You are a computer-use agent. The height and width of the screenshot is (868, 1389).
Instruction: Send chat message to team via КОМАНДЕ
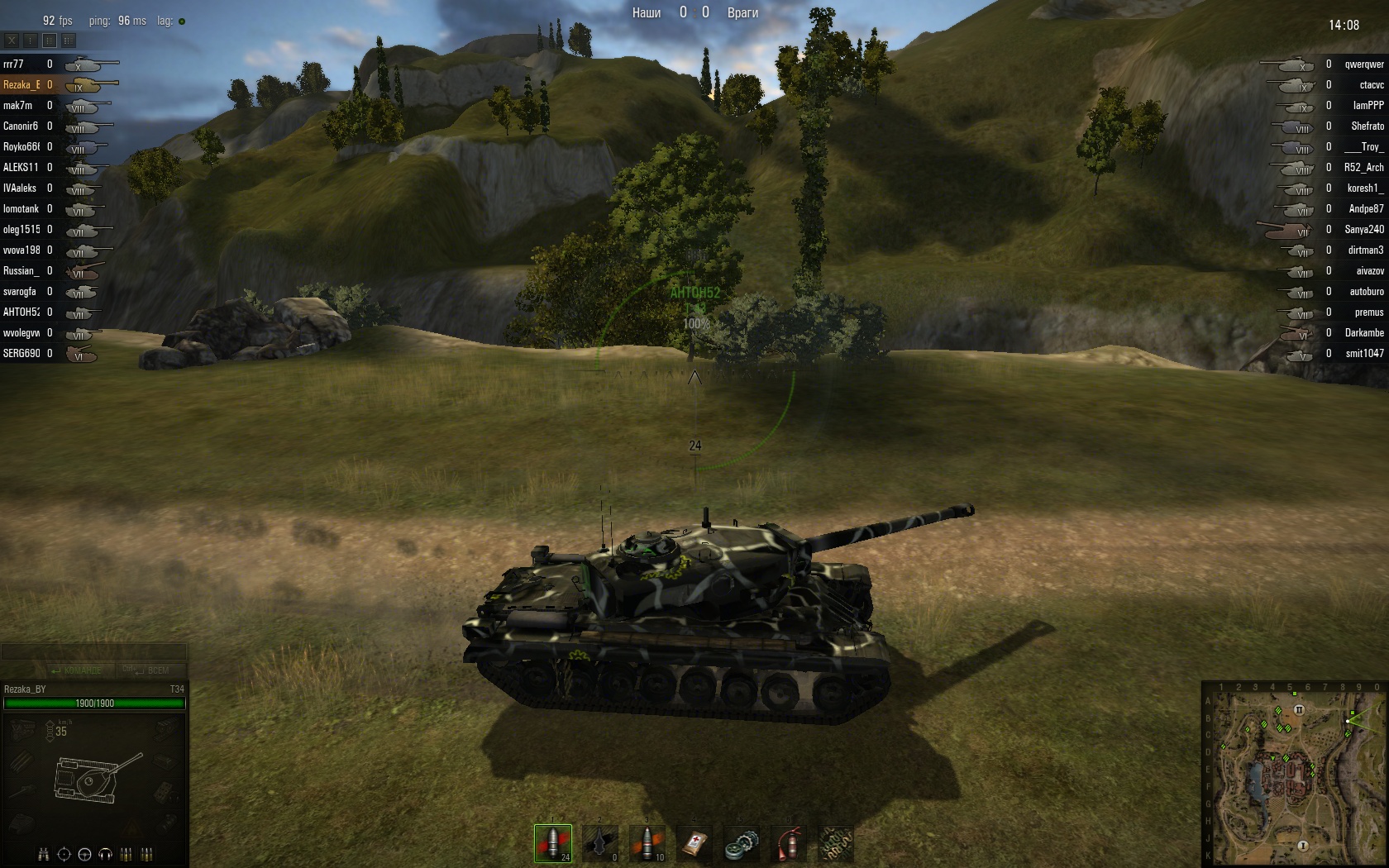(77, 670)
